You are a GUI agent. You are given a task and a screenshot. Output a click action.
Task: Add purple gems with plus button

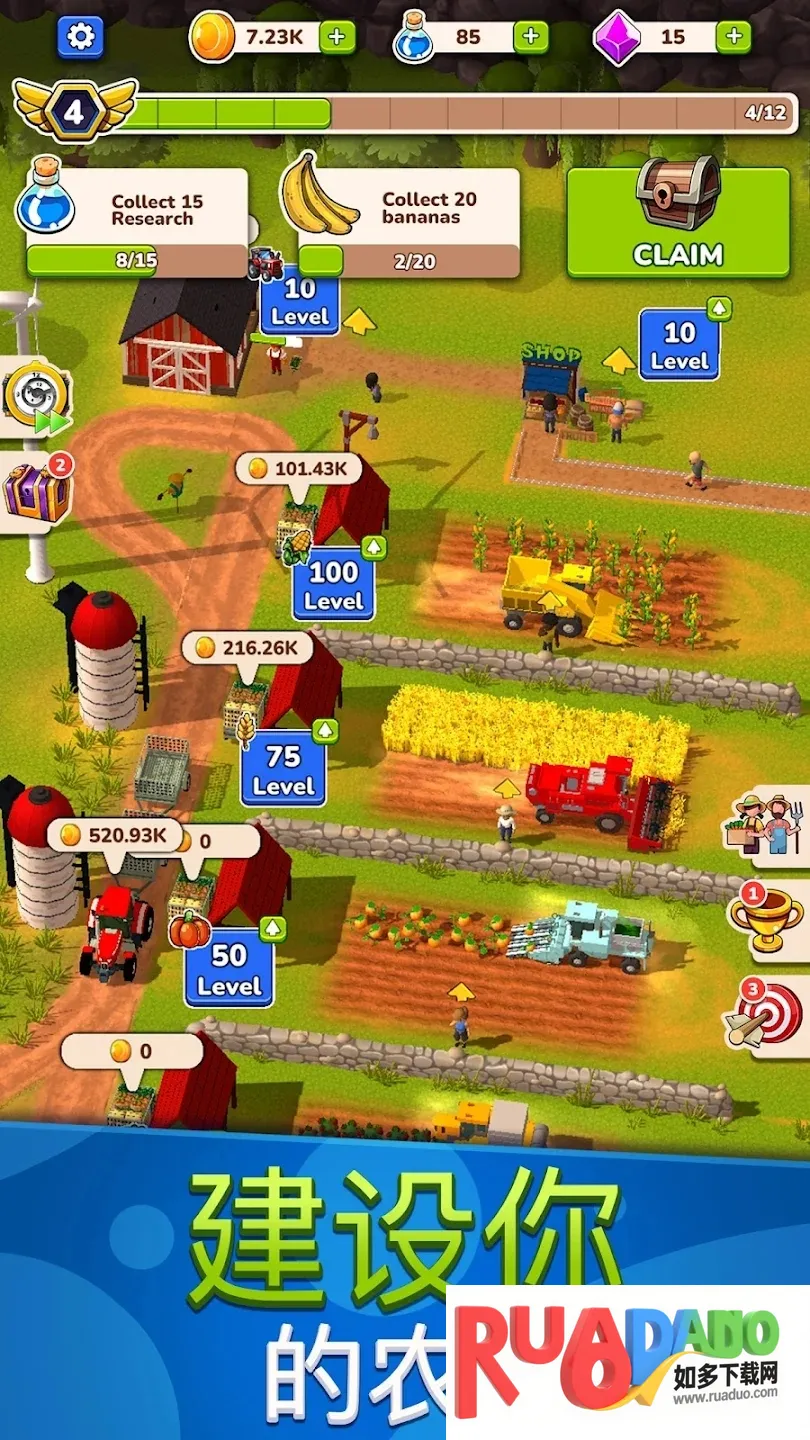(x=734, y=37)
